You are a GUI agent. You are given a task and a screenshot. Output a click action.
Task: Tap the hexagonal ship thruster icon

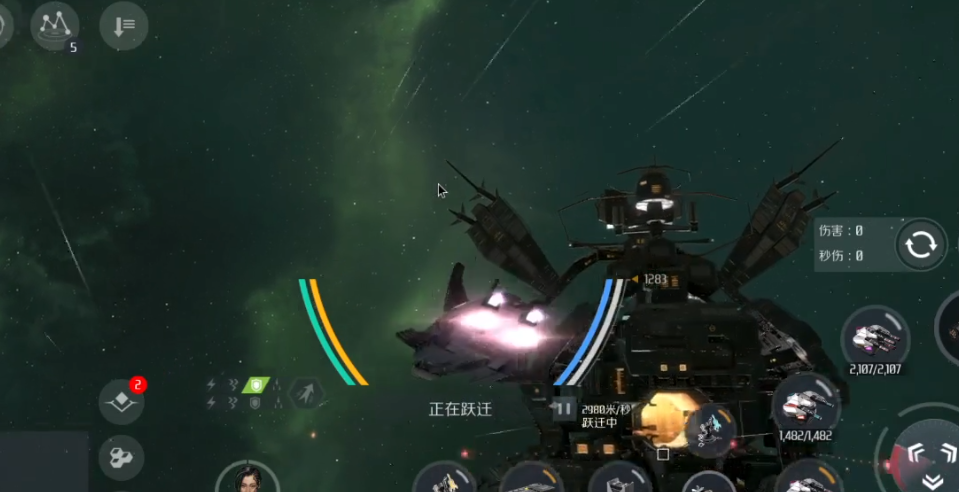[306, 393]
